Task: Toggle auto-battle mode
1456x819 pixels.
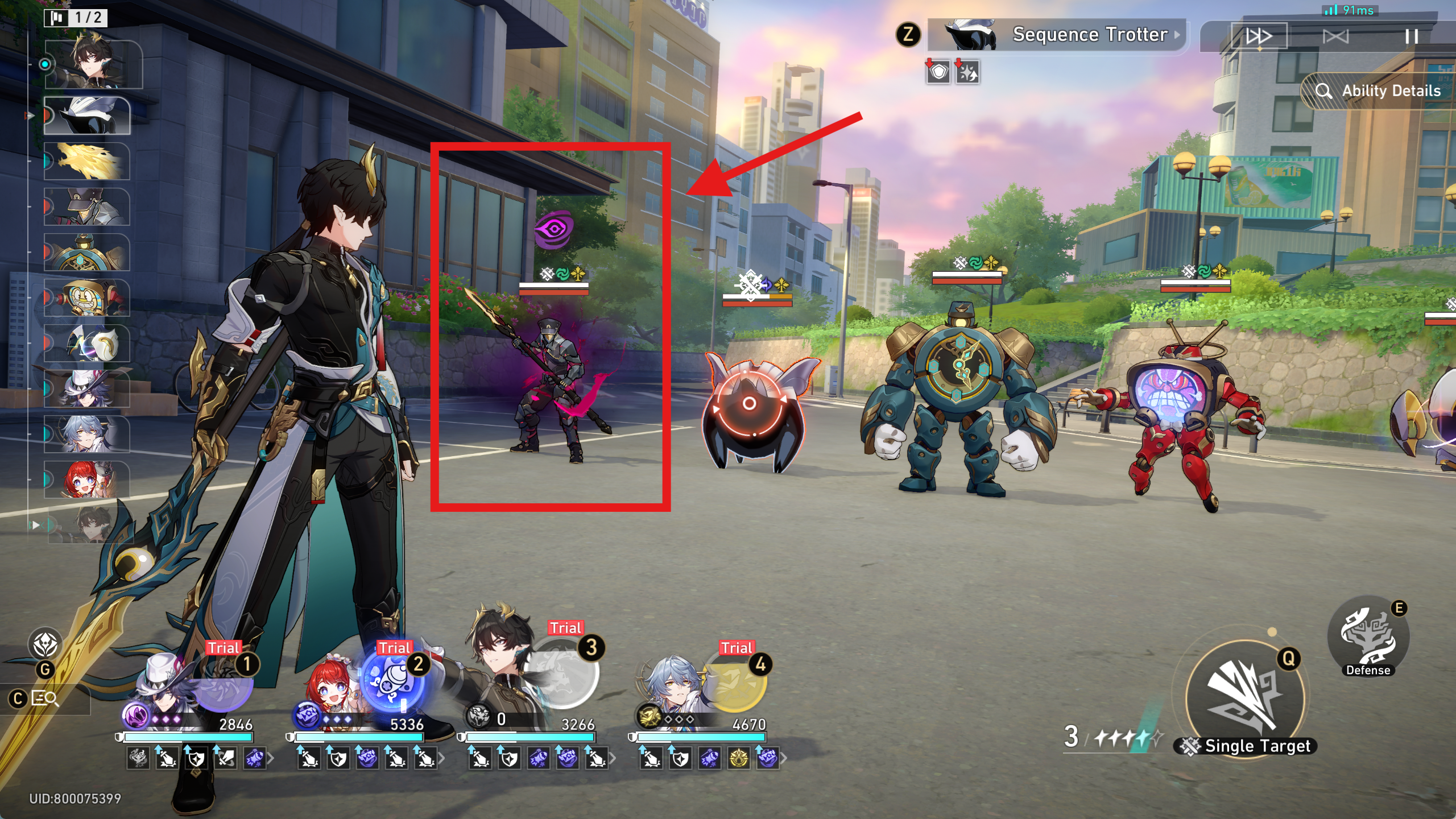Action: pos(1335,37)
